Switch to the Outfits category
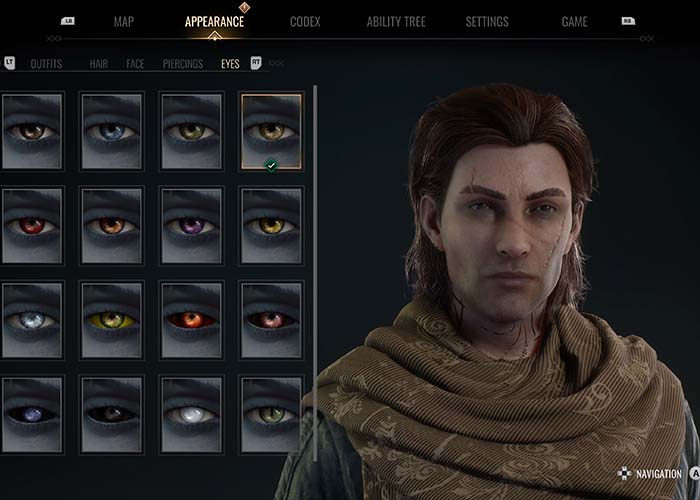This screenshot has width=700, height=500. click(x=46, y=64)
